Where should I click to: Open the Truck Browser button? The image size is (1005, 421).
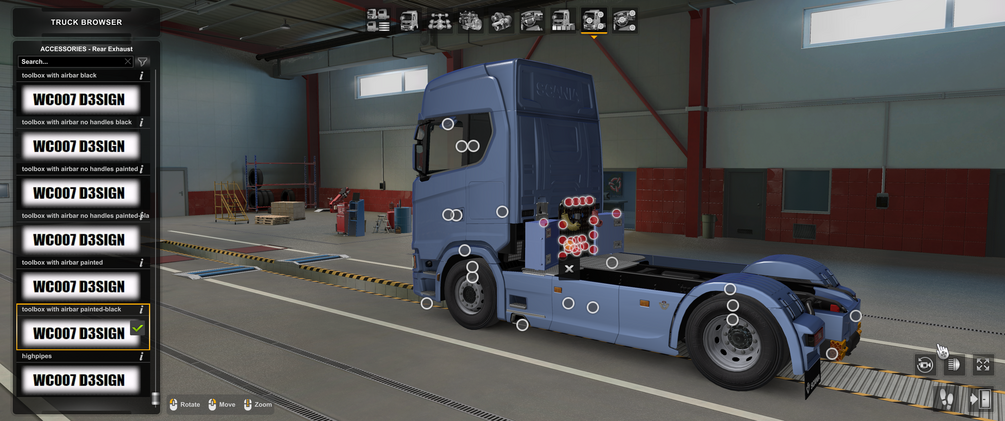pos(86,21)
